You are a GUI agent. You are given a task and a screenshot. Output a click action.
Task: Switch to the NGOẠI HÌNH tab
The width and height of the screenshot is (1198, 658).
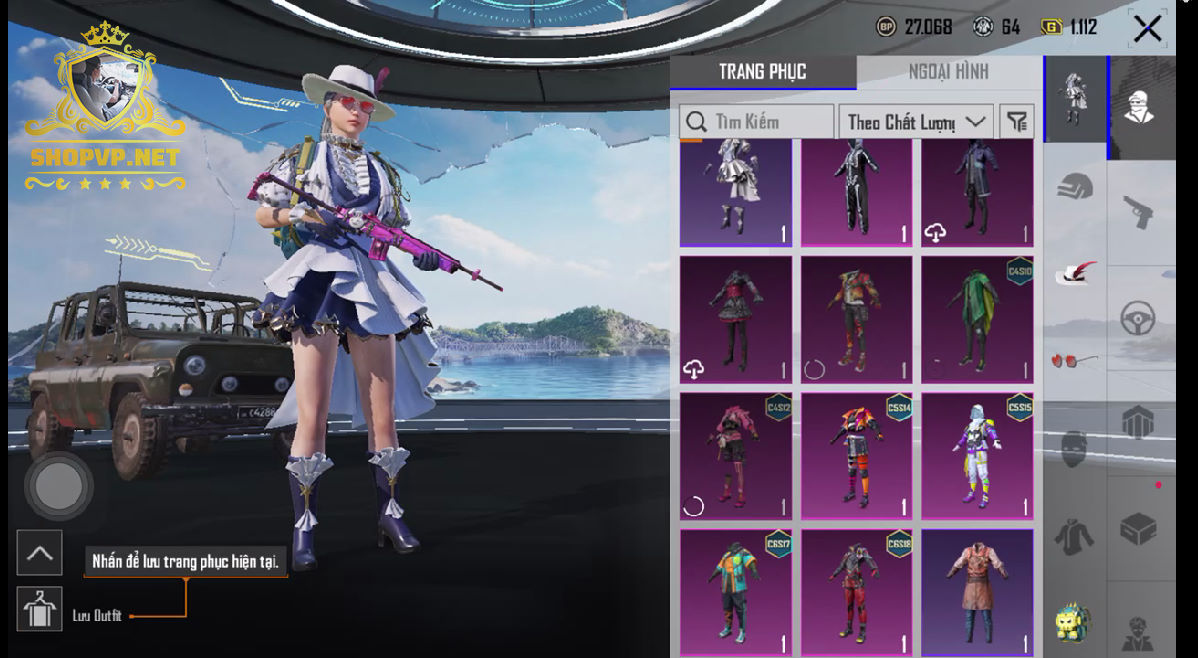point(948,72)
